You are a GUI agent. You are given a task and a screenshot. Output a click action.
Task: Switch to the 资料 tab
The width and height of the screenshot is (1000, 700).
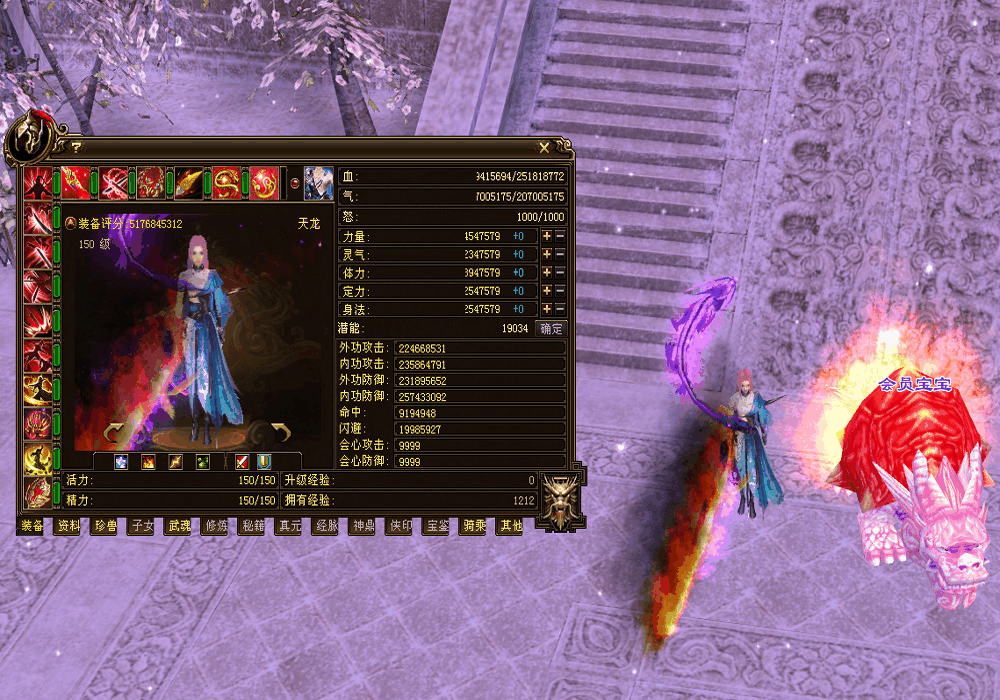69,526
